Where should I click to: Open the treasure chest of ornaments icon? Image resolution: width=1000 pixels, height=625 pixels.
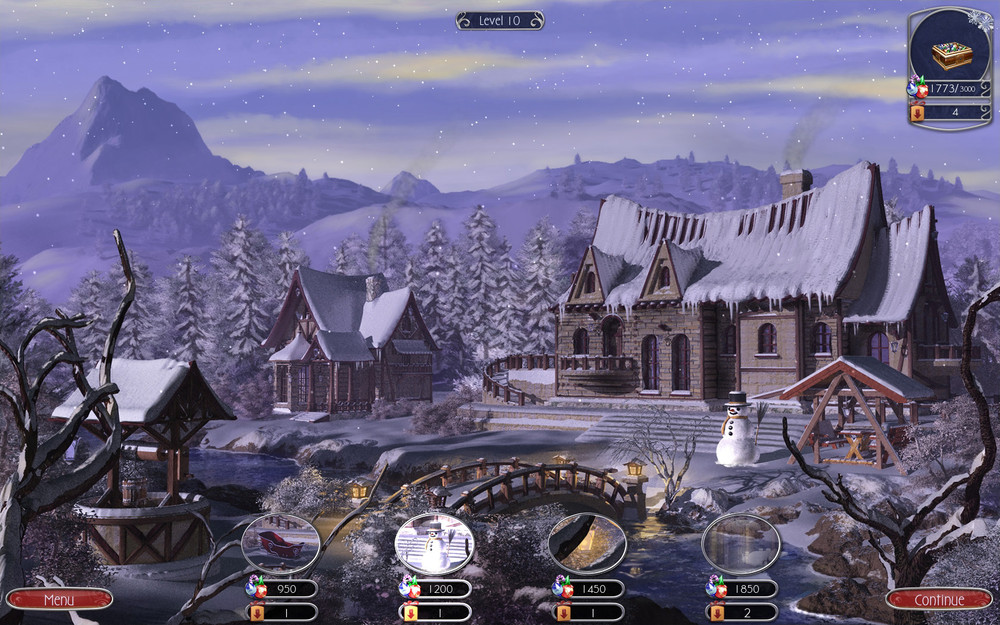(950, 53)
